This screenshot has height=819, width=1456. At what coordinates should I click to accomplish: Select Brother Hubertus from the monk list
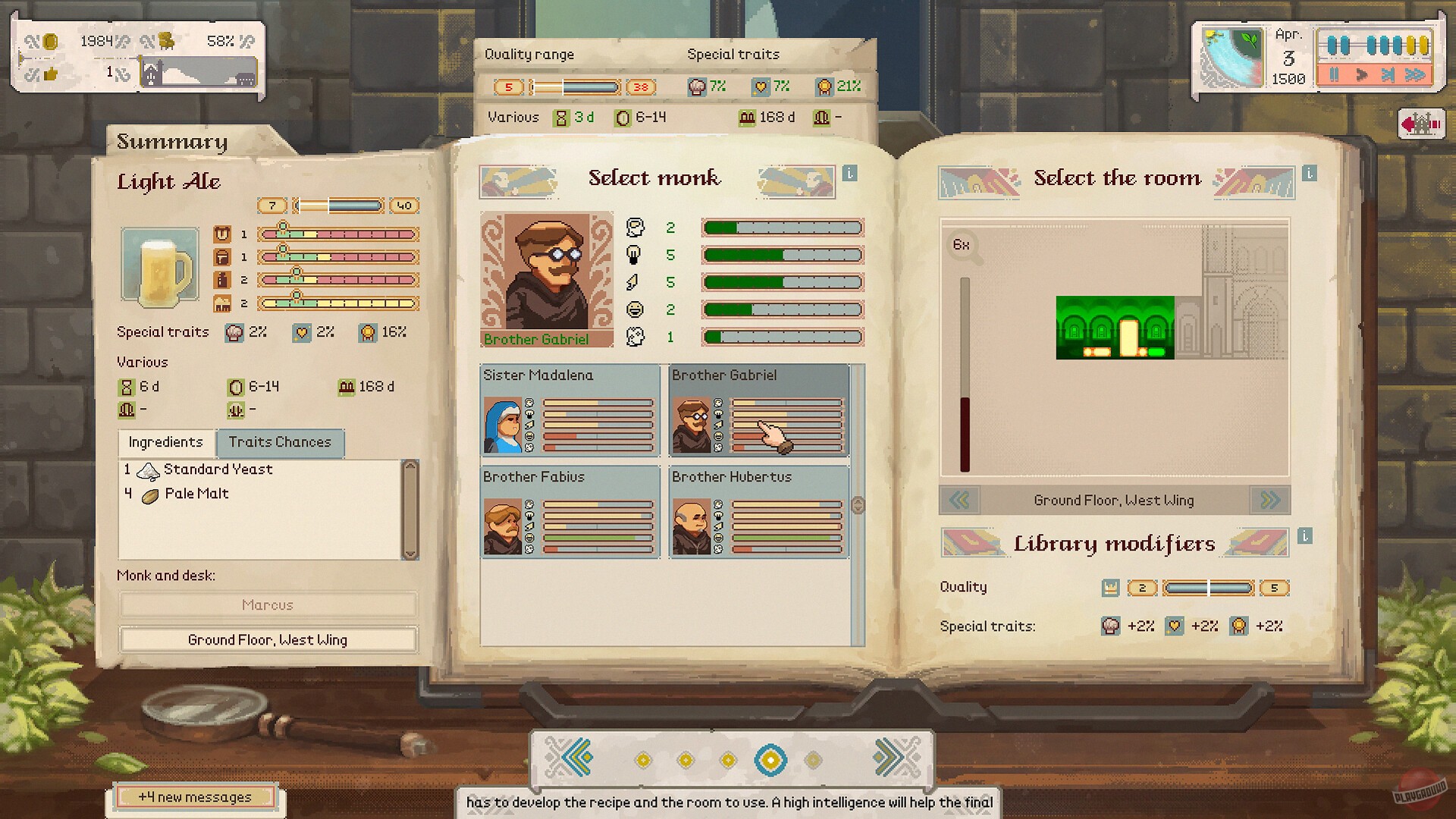(758, 516)
